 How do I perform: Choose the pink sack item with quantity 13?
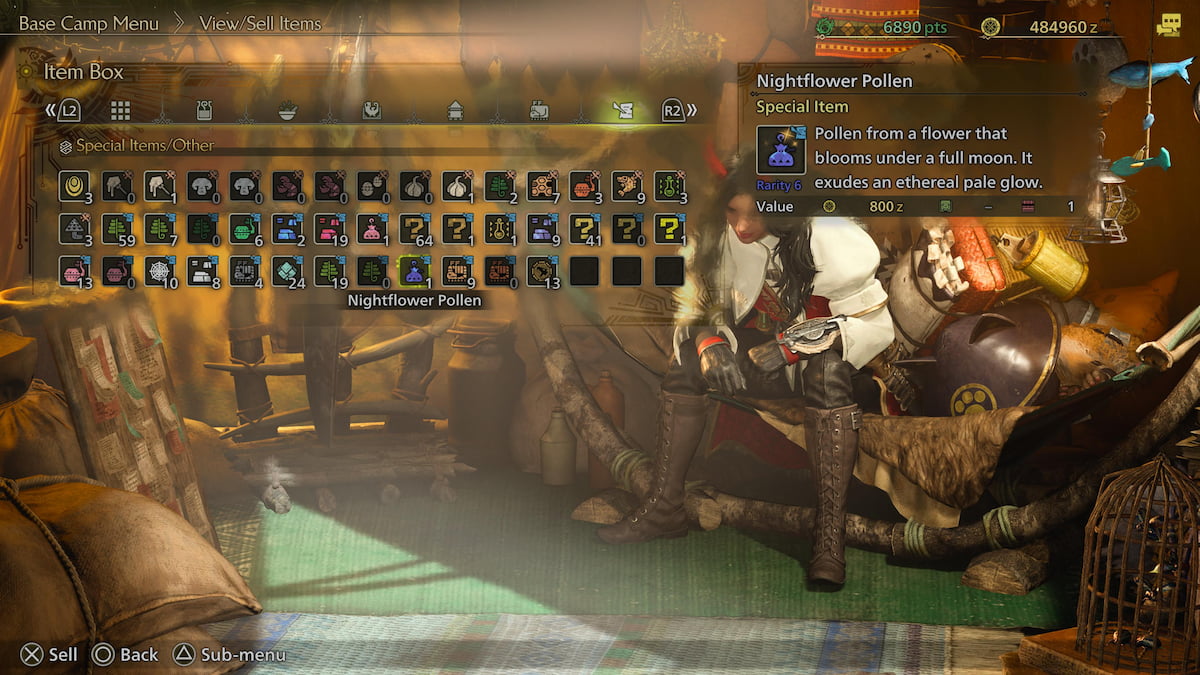73,271
